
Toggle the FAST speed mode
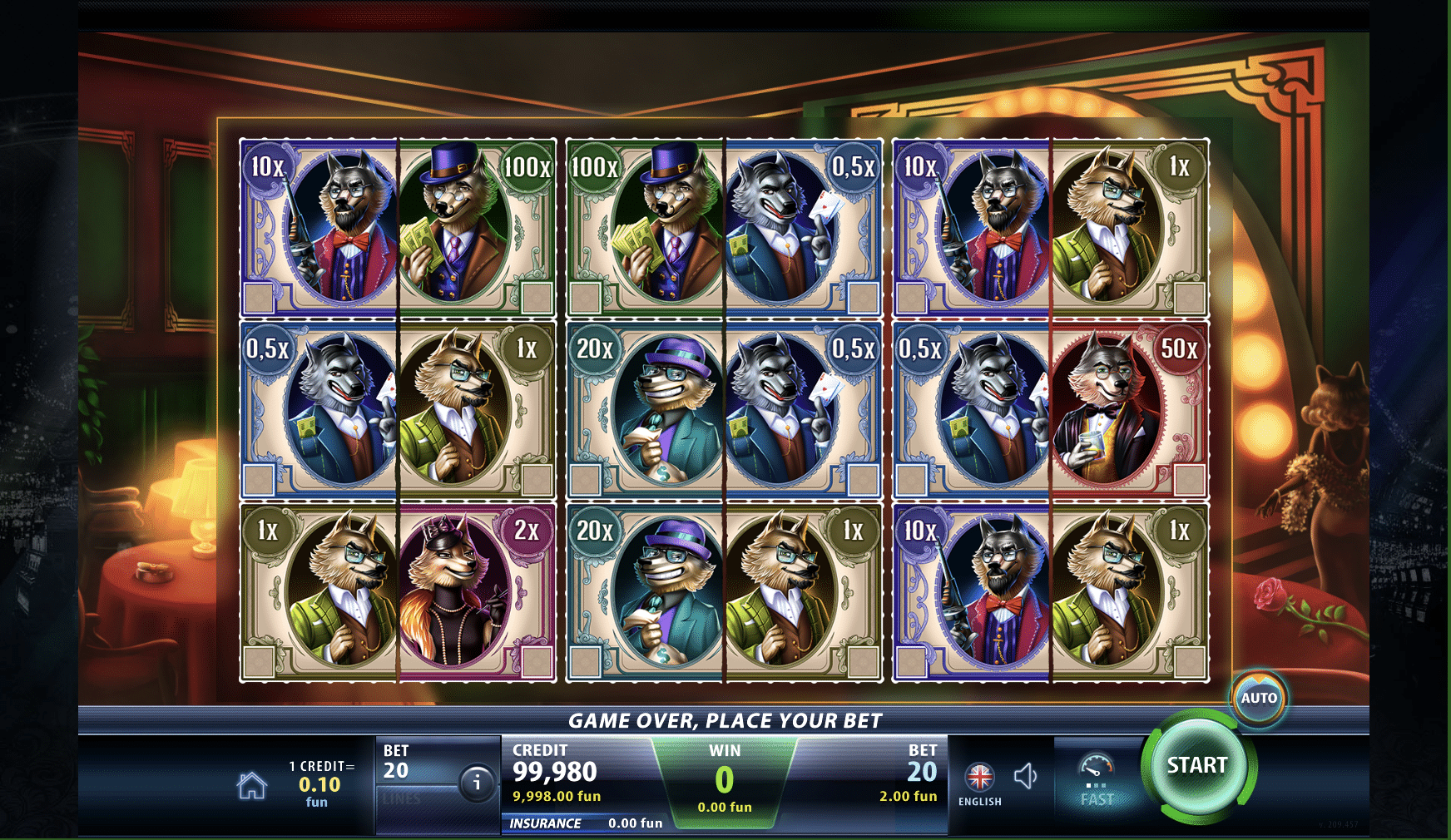click(1096, 780)
